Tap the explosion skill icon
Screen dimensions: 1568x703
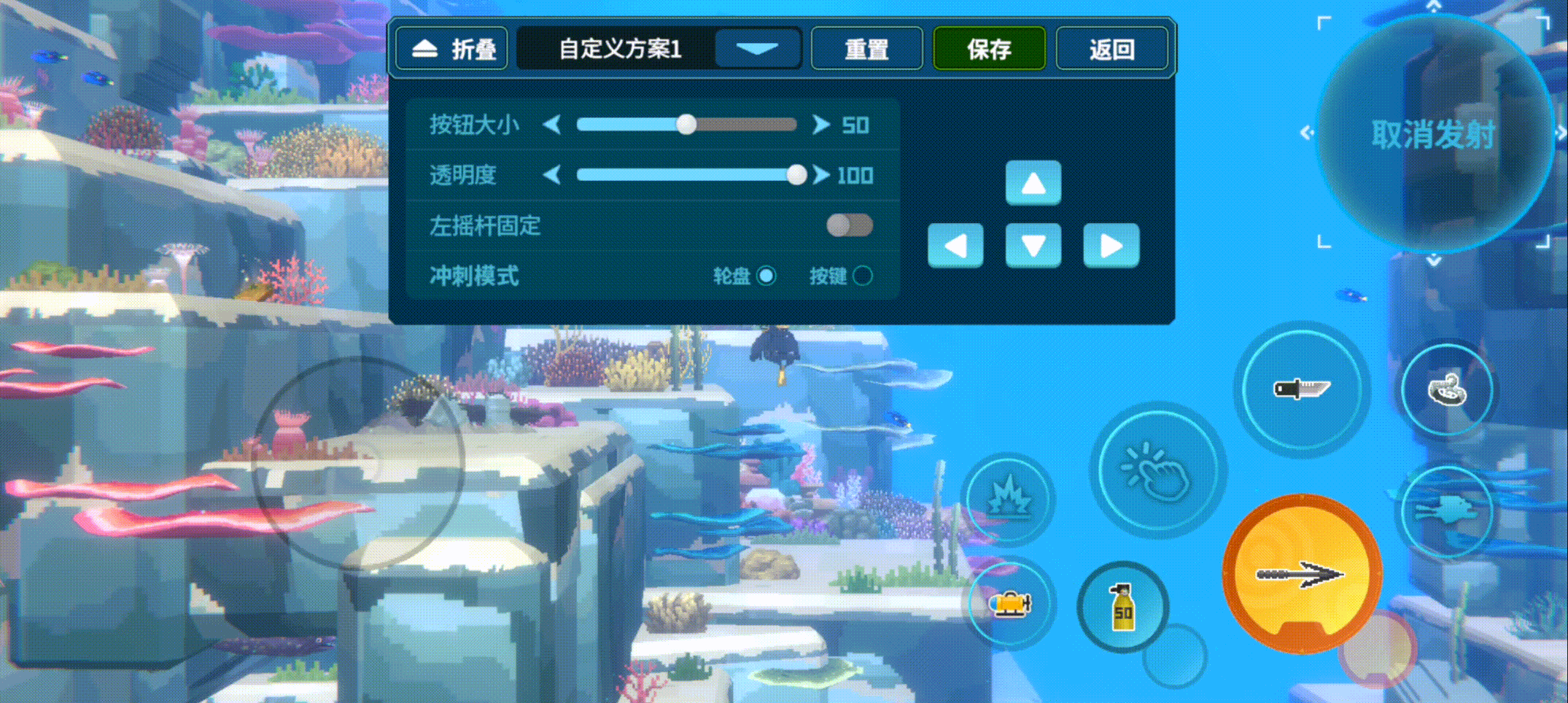1011,498
